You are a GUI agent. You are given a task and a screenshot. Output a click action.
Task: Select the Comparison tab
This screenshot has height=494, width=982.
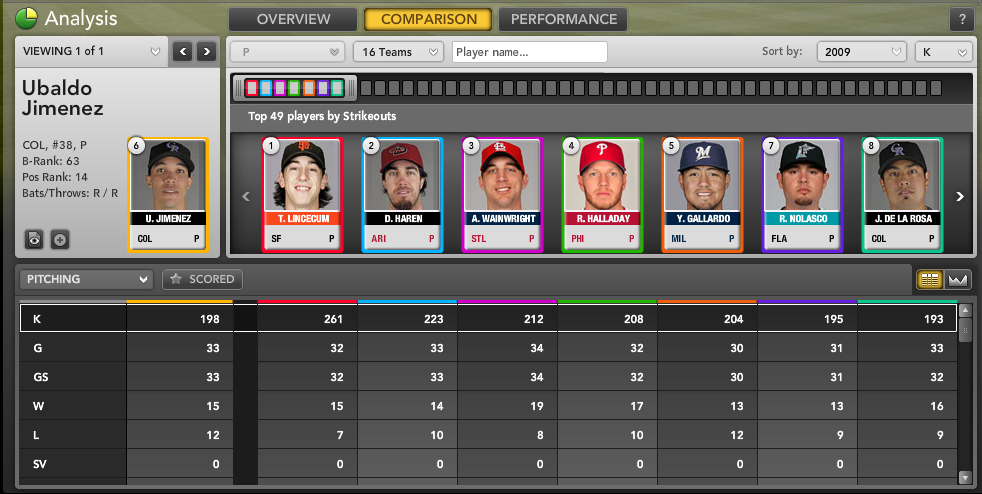pyautogui.click(x=428, y=19)
